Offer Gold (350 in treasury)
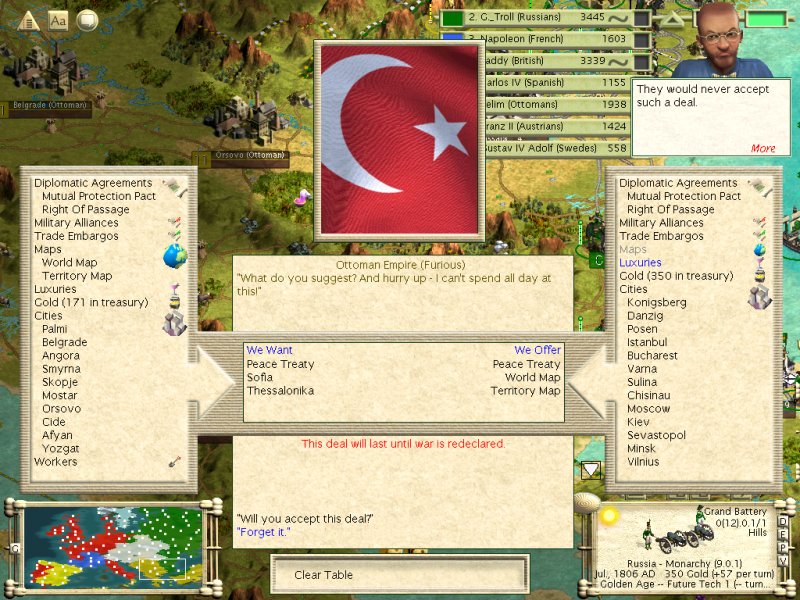This screenshot has width=800, height=600. [676, 275]
